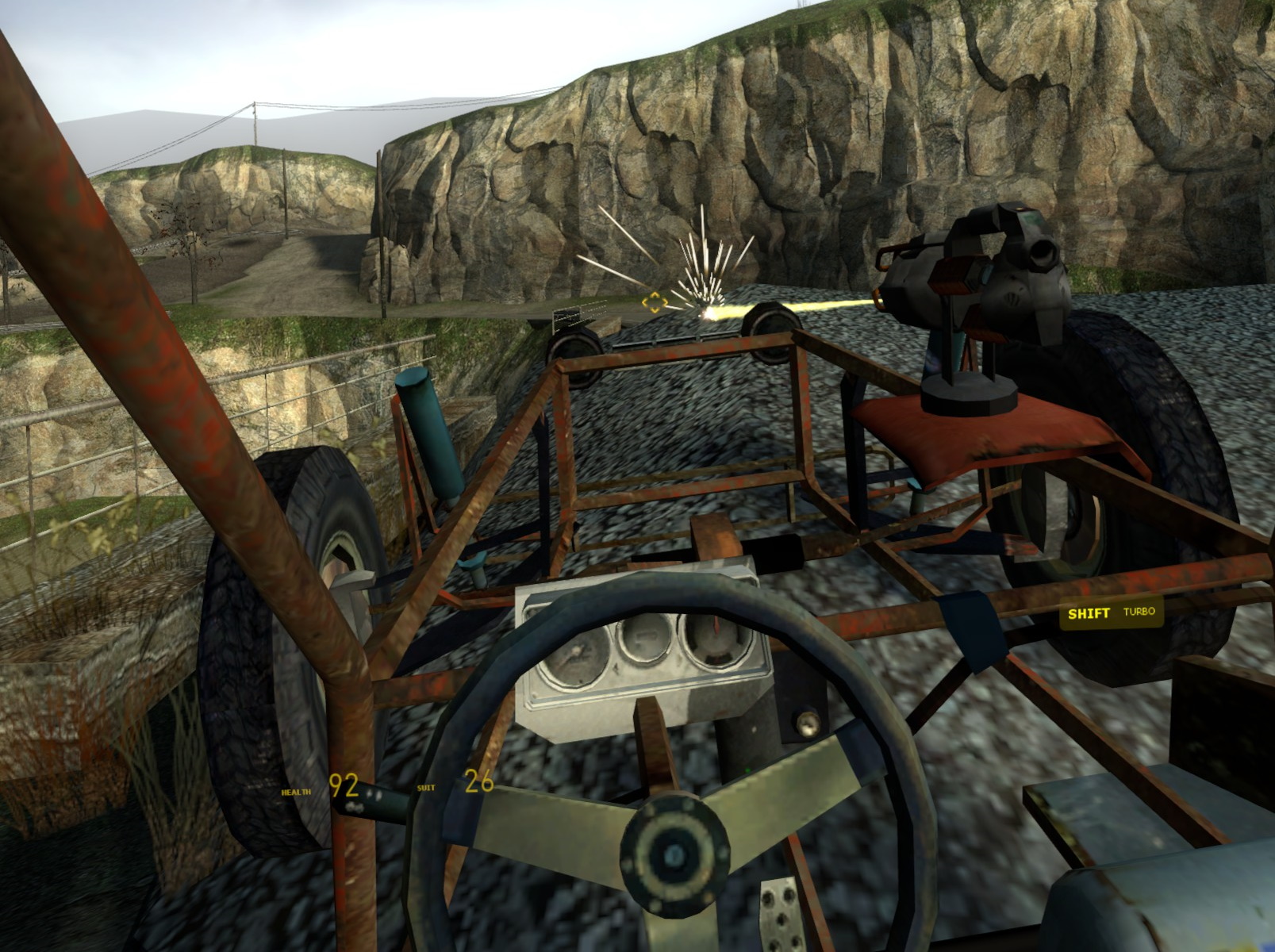Click the crosshair reticle
1275x952 pixels.
(654, 302)
